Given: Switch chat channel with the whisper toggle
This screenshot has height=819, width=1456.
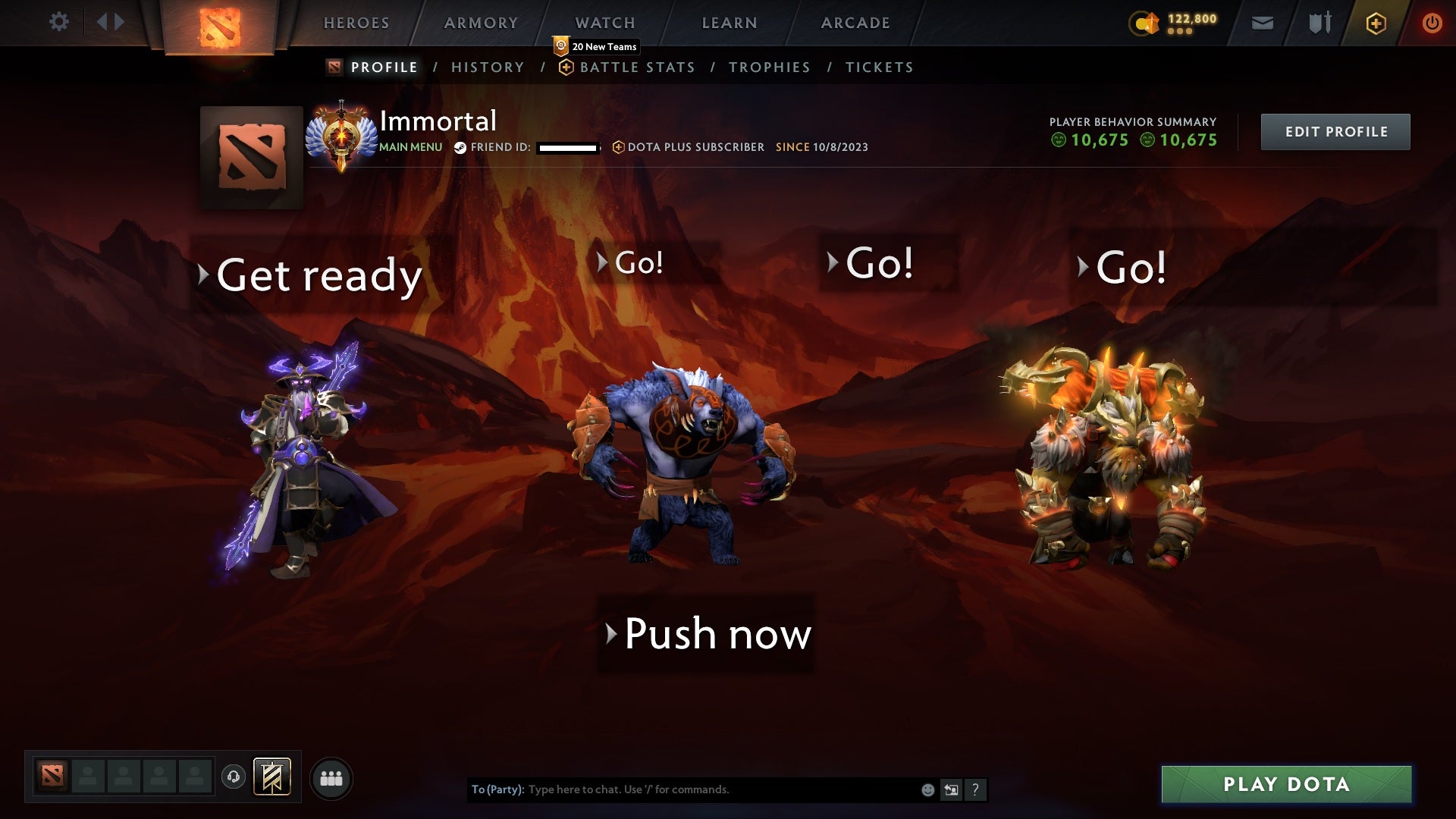Looking at the screenshot, I should tap(950, 789).
